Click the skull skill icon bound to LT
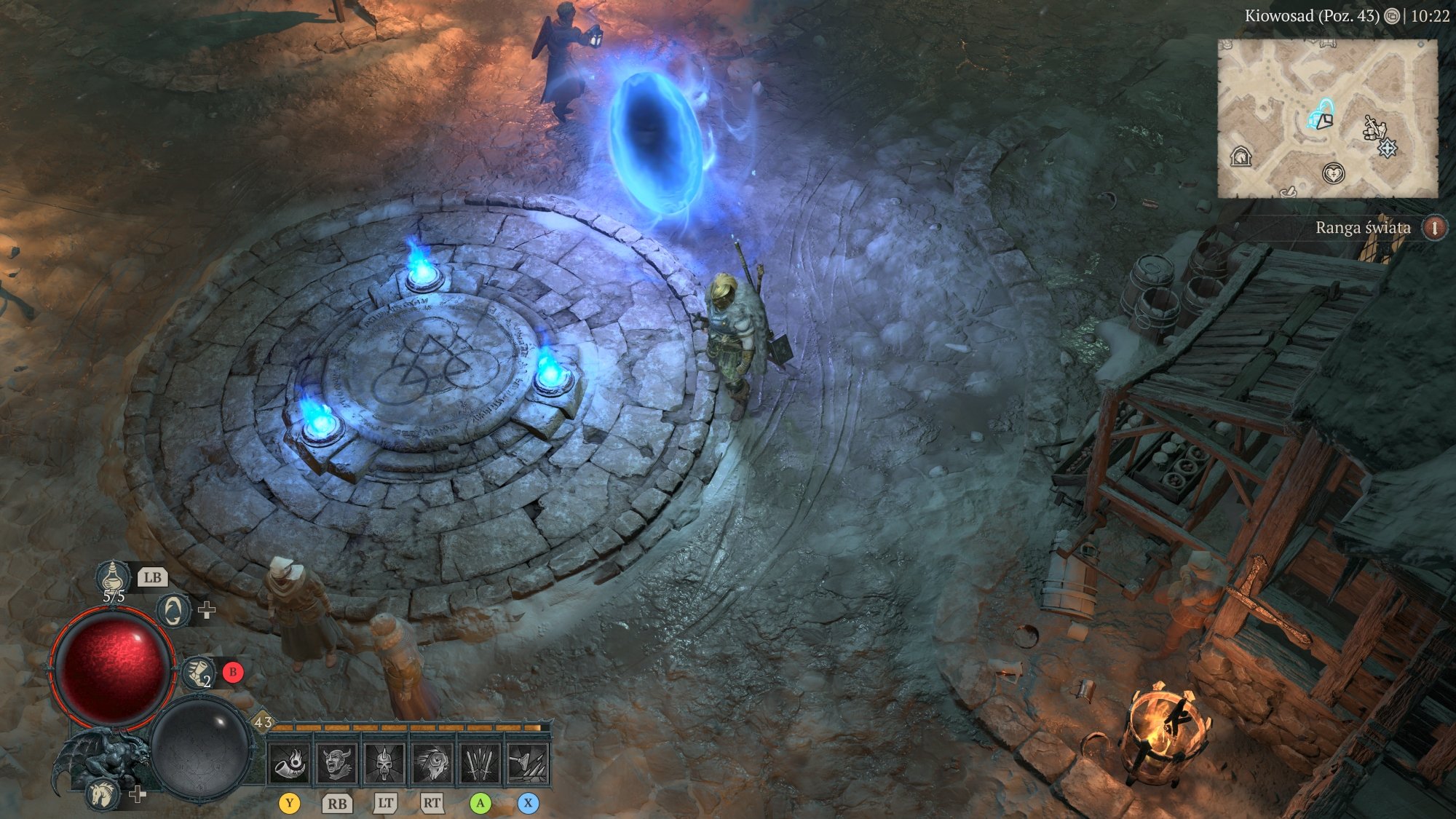 [385, 764]
